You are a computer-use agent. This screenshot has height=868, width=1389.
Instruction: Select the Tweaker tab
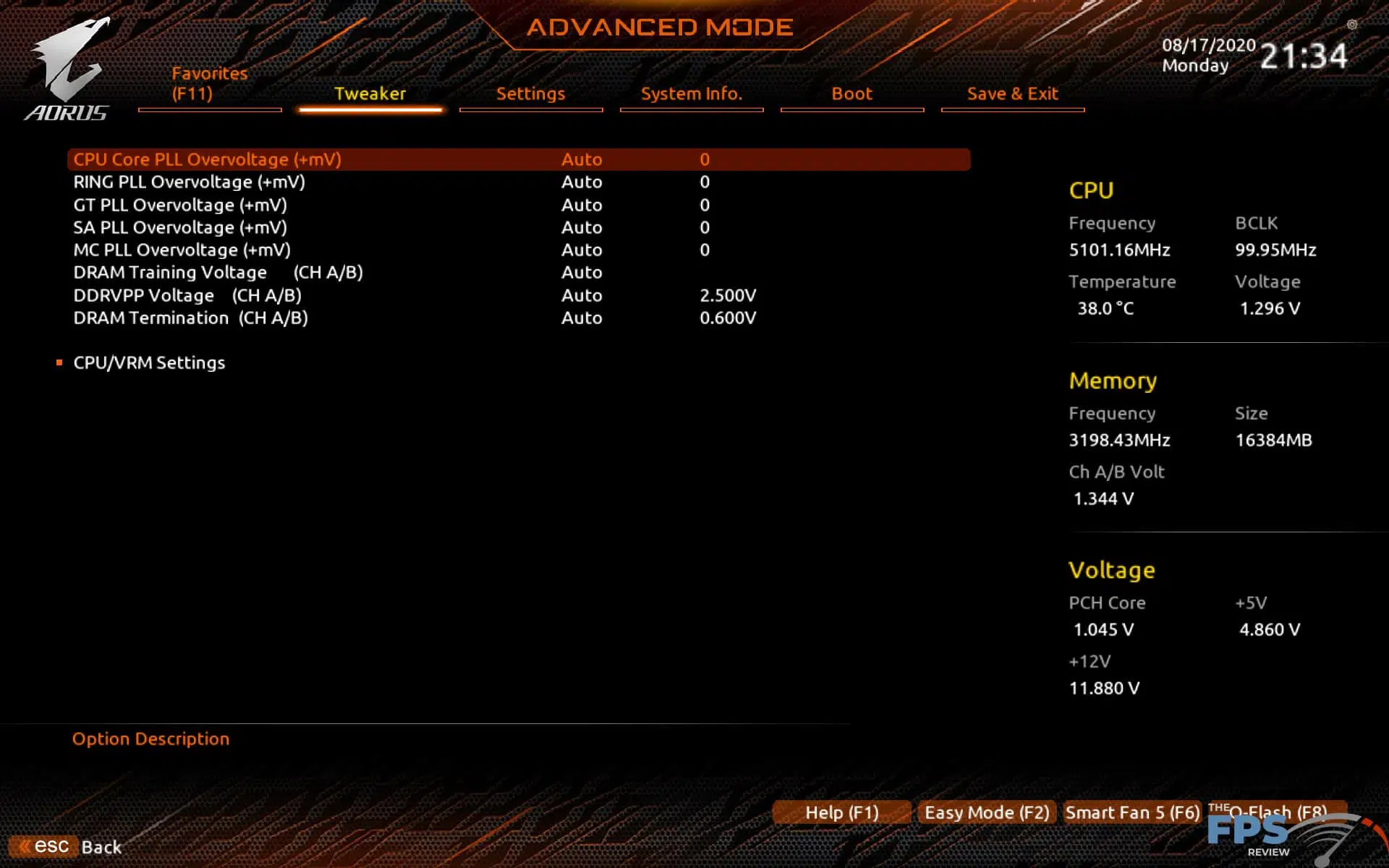tap(370, 93)
